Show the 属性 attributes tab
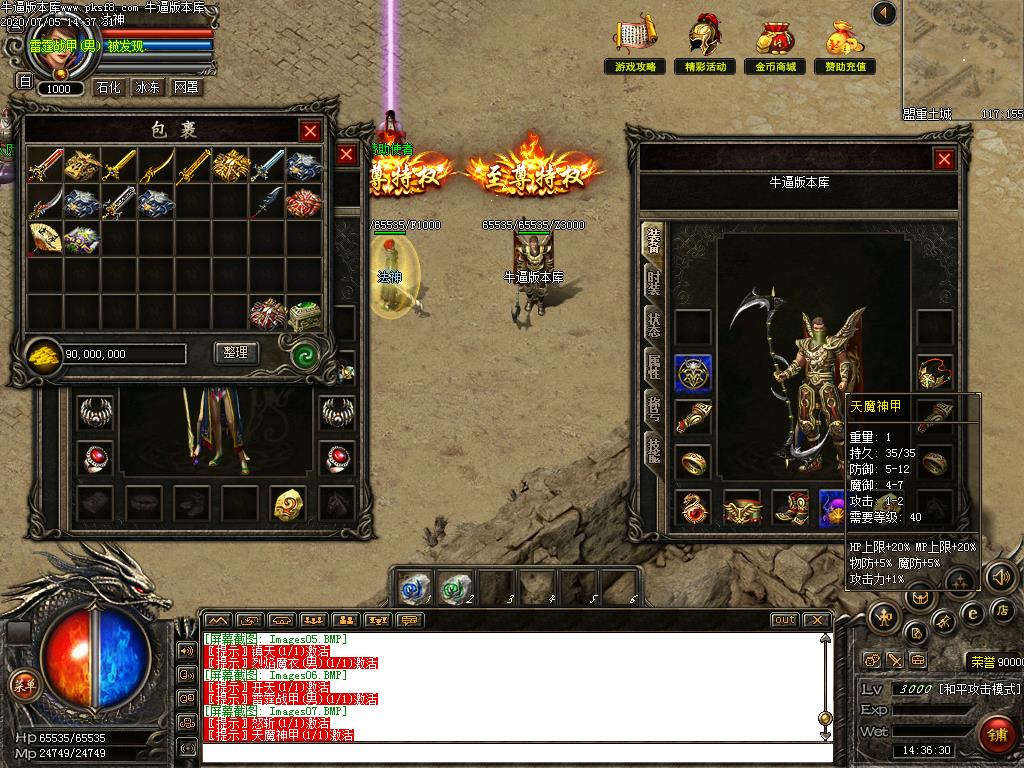This screenshot has width=1024, height=768. (x=653, y=367)
